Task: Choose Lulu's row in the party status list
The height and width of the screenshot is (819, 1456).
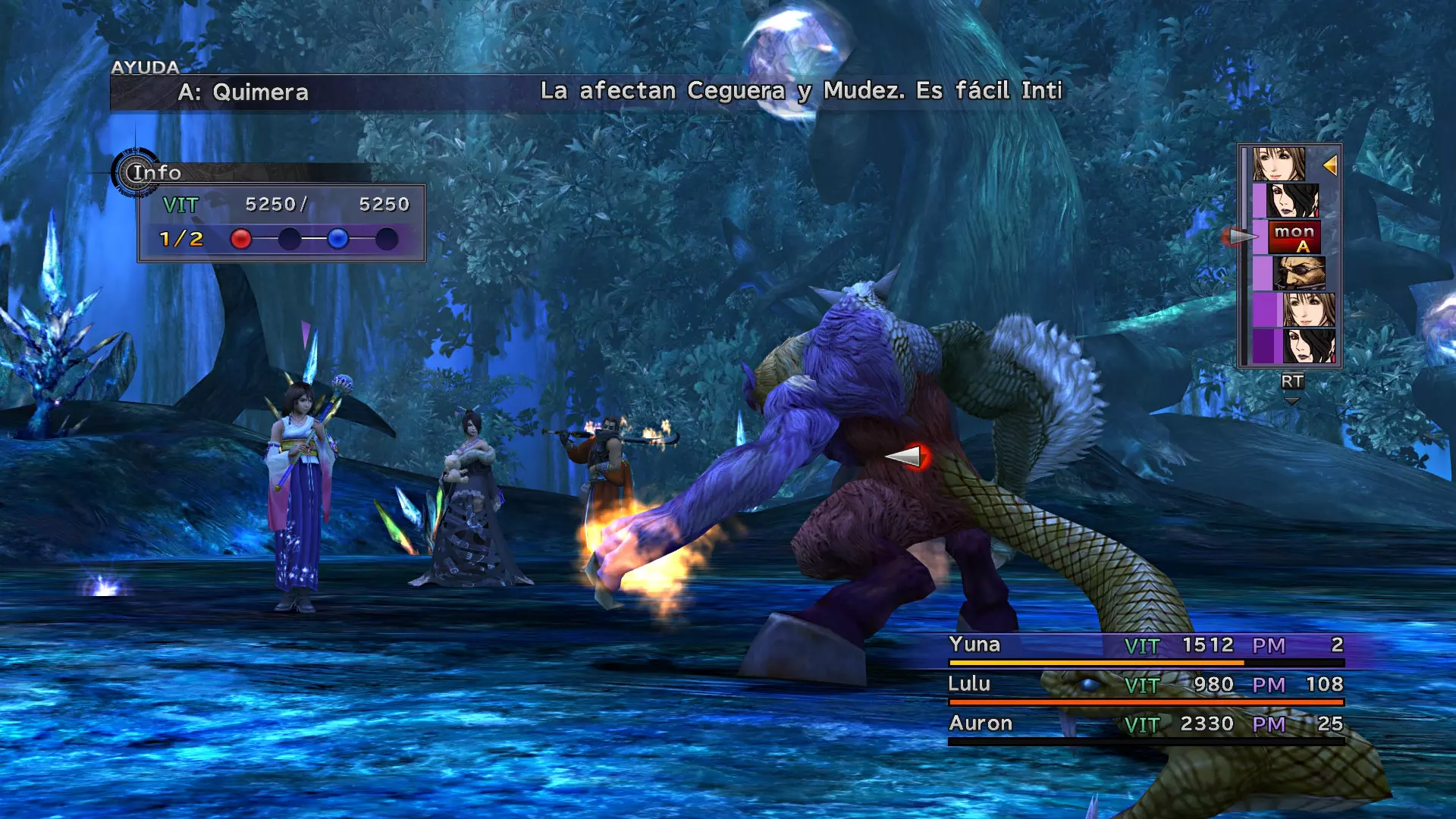Action: point(1145,686)
